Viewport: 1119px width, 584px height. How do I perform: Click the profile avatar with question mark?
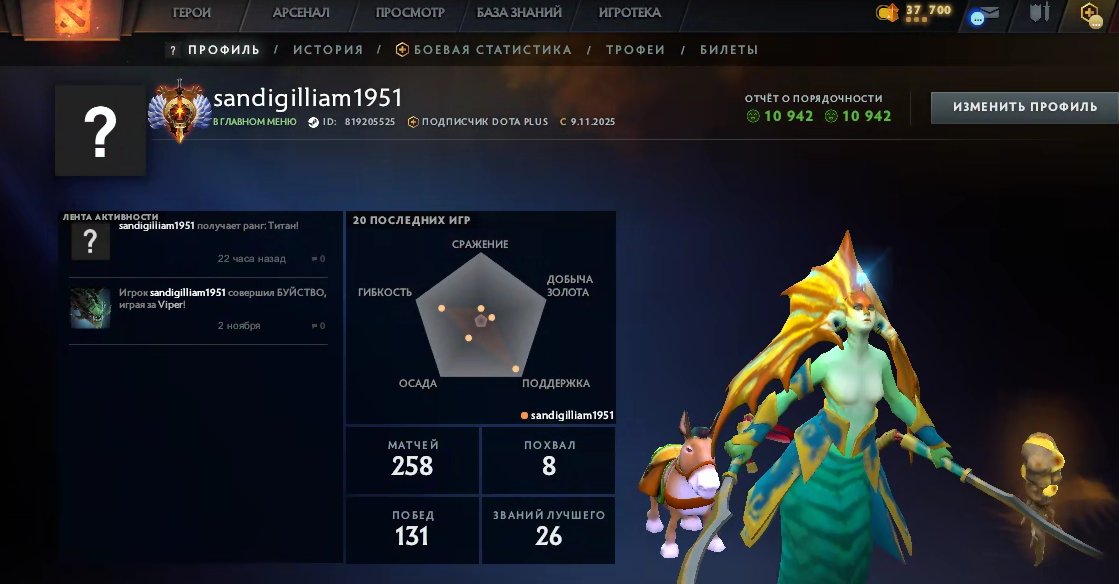(100, 130)
